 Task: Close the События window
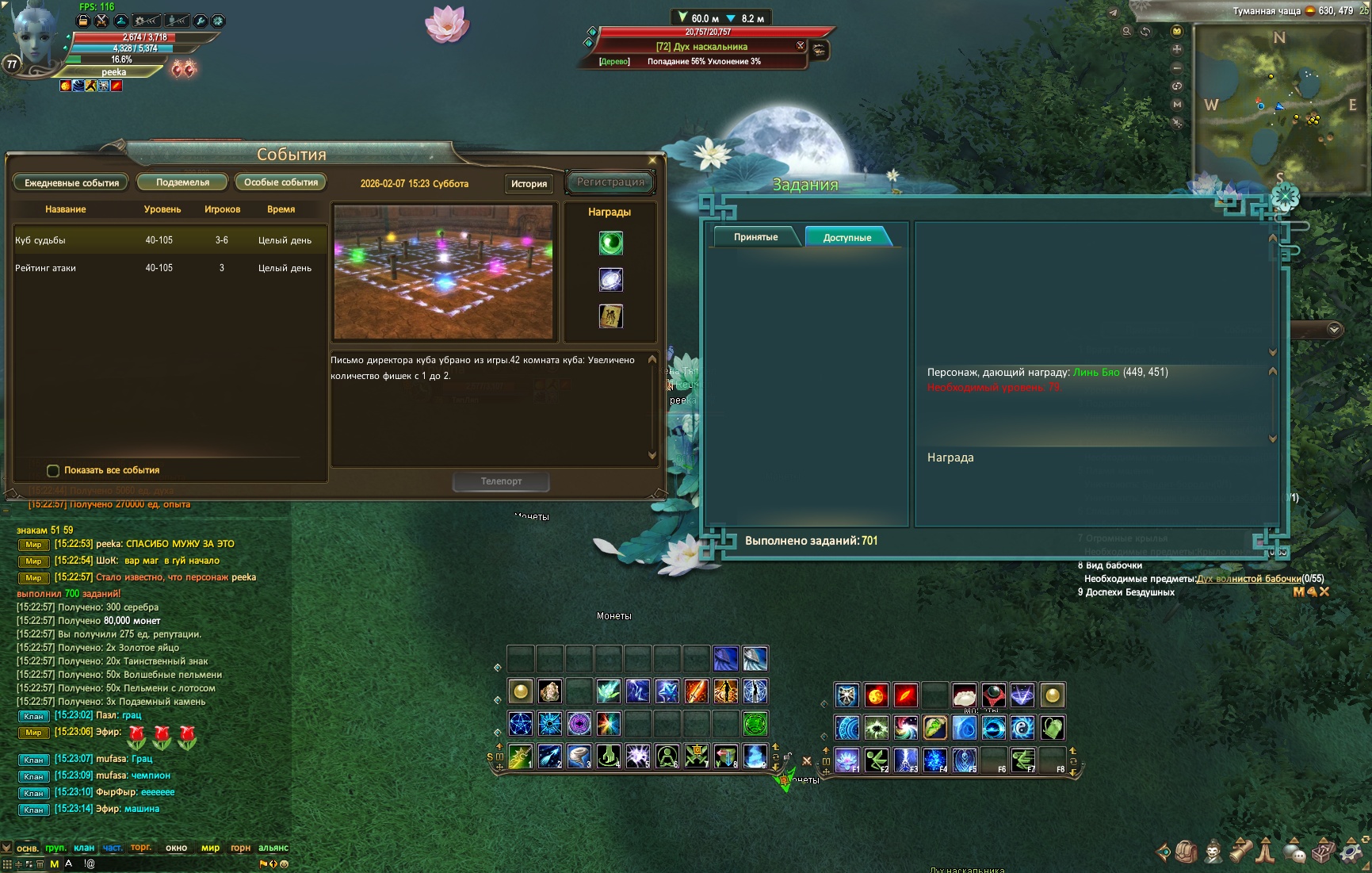(652, 160)
